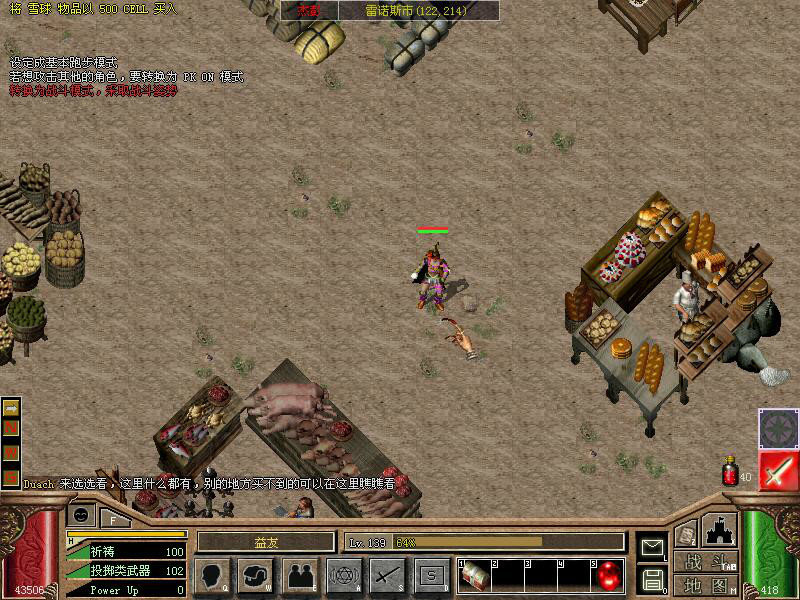800x600 pixels.
Task: Select the grey circular skill icon
Action: 777,429
